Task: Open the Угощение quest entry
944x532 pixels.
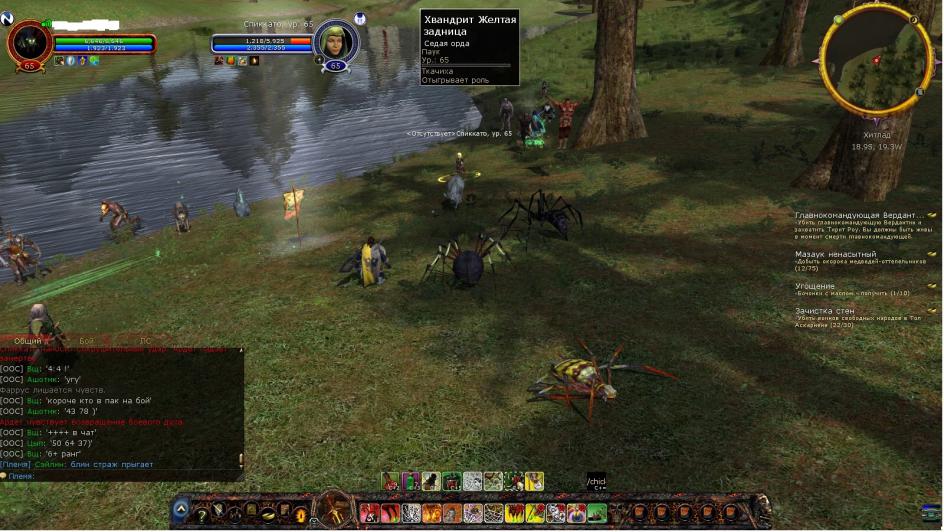Action: tap(815, 286)
